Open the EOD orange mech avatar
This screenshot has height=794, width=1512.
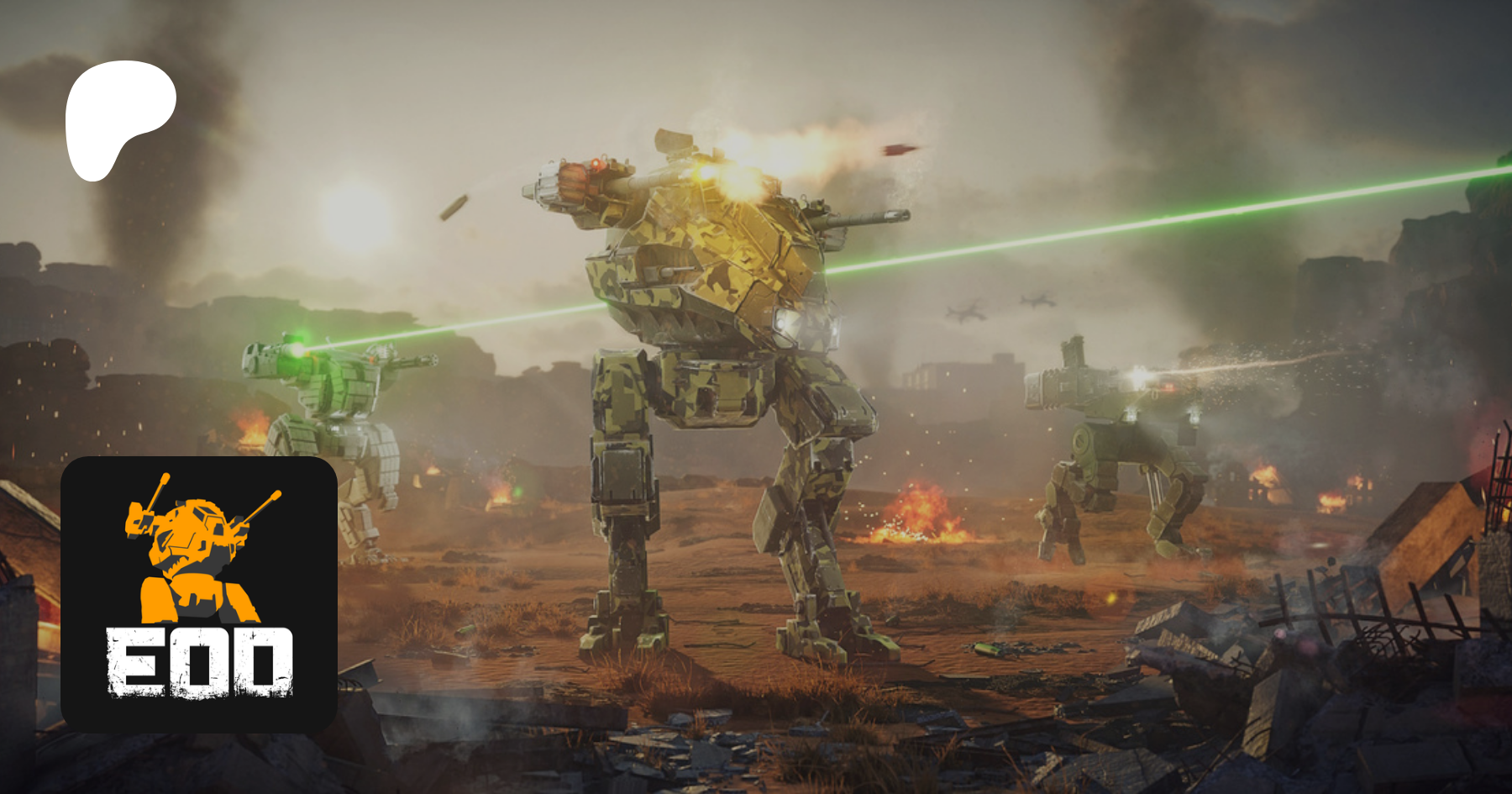click(199, 594)
